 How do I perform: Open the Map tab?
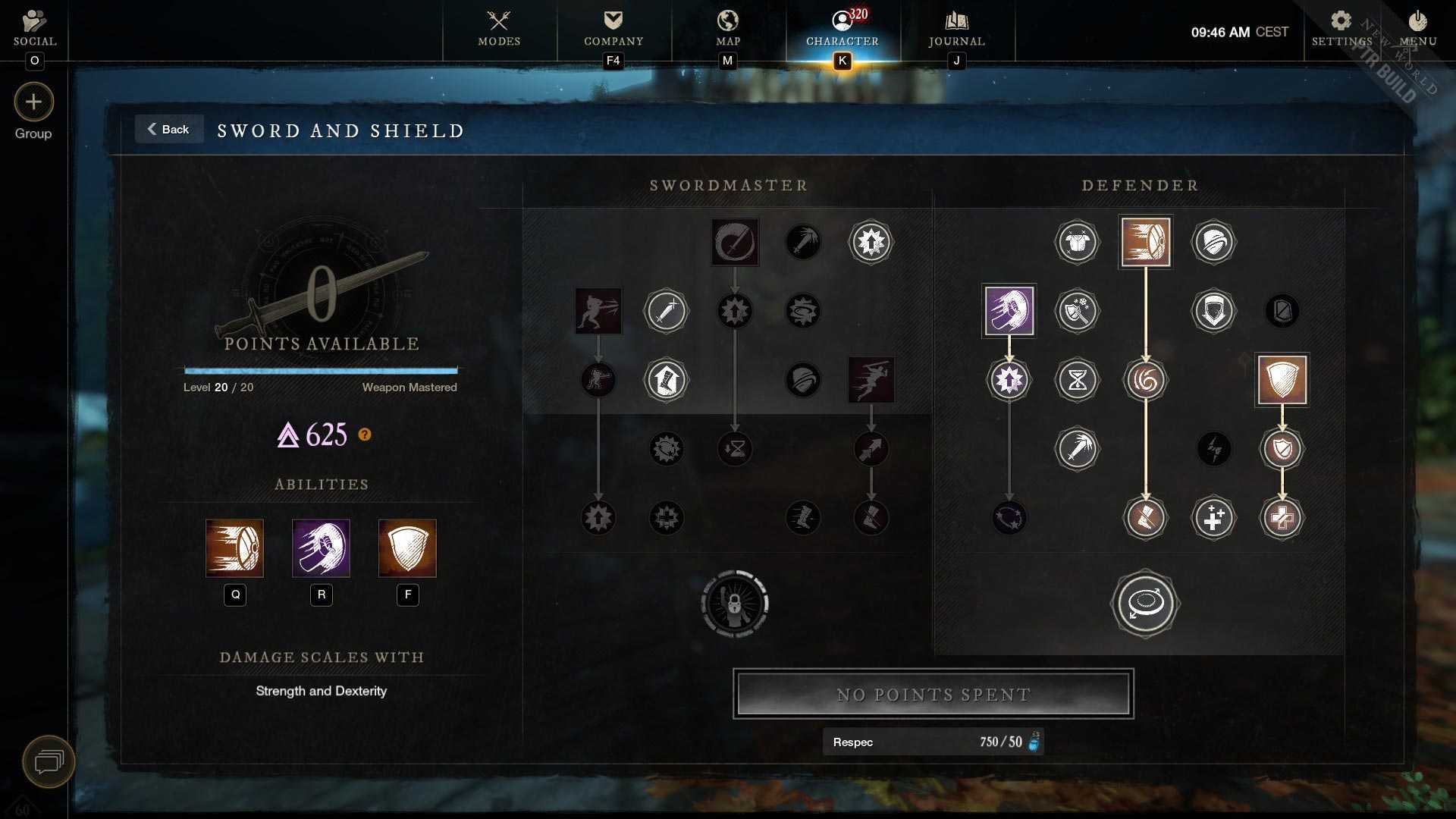pyautogui.click(x=728, y=29)
